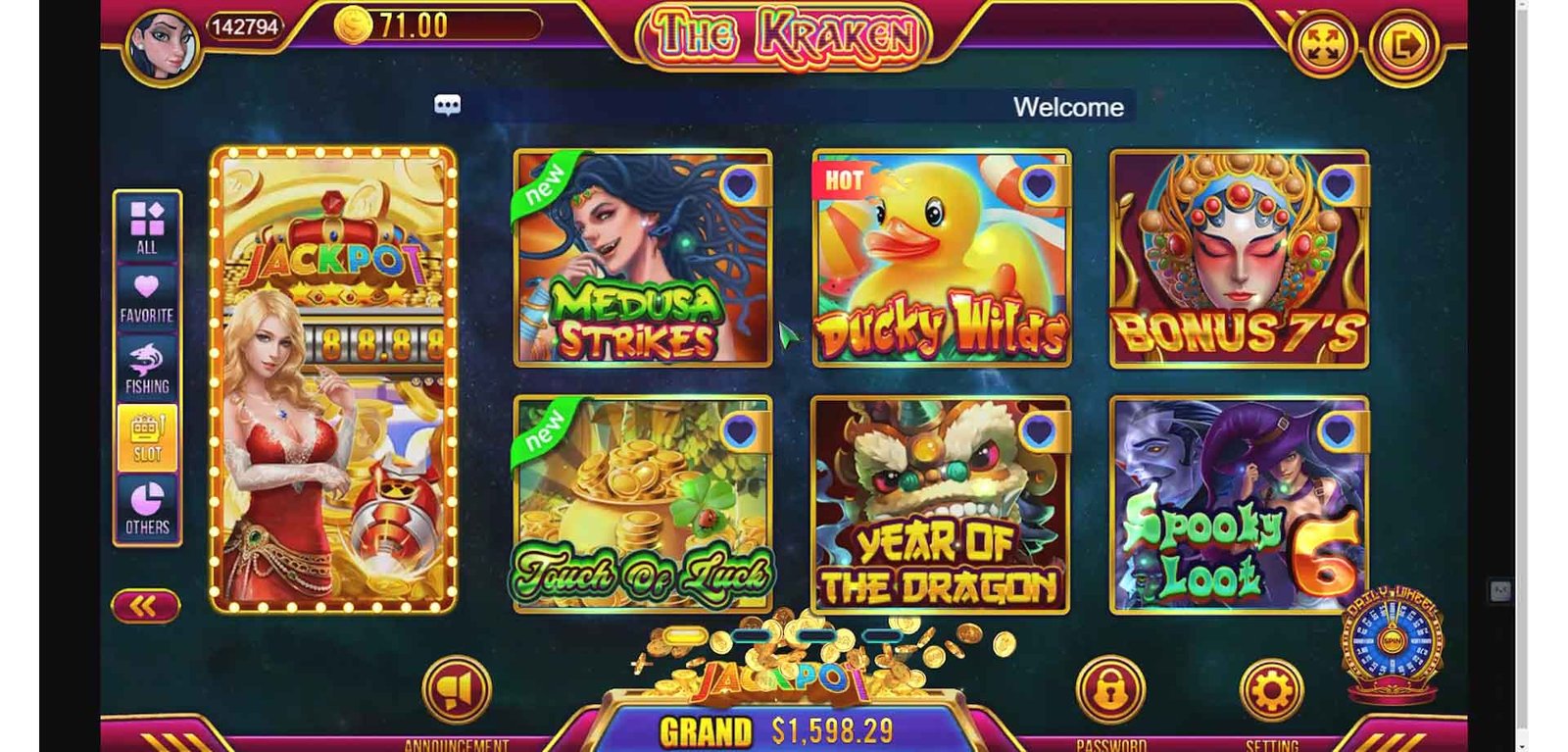
Task: Play the Bonus 7's game
Action: [x=1239, y=259]
